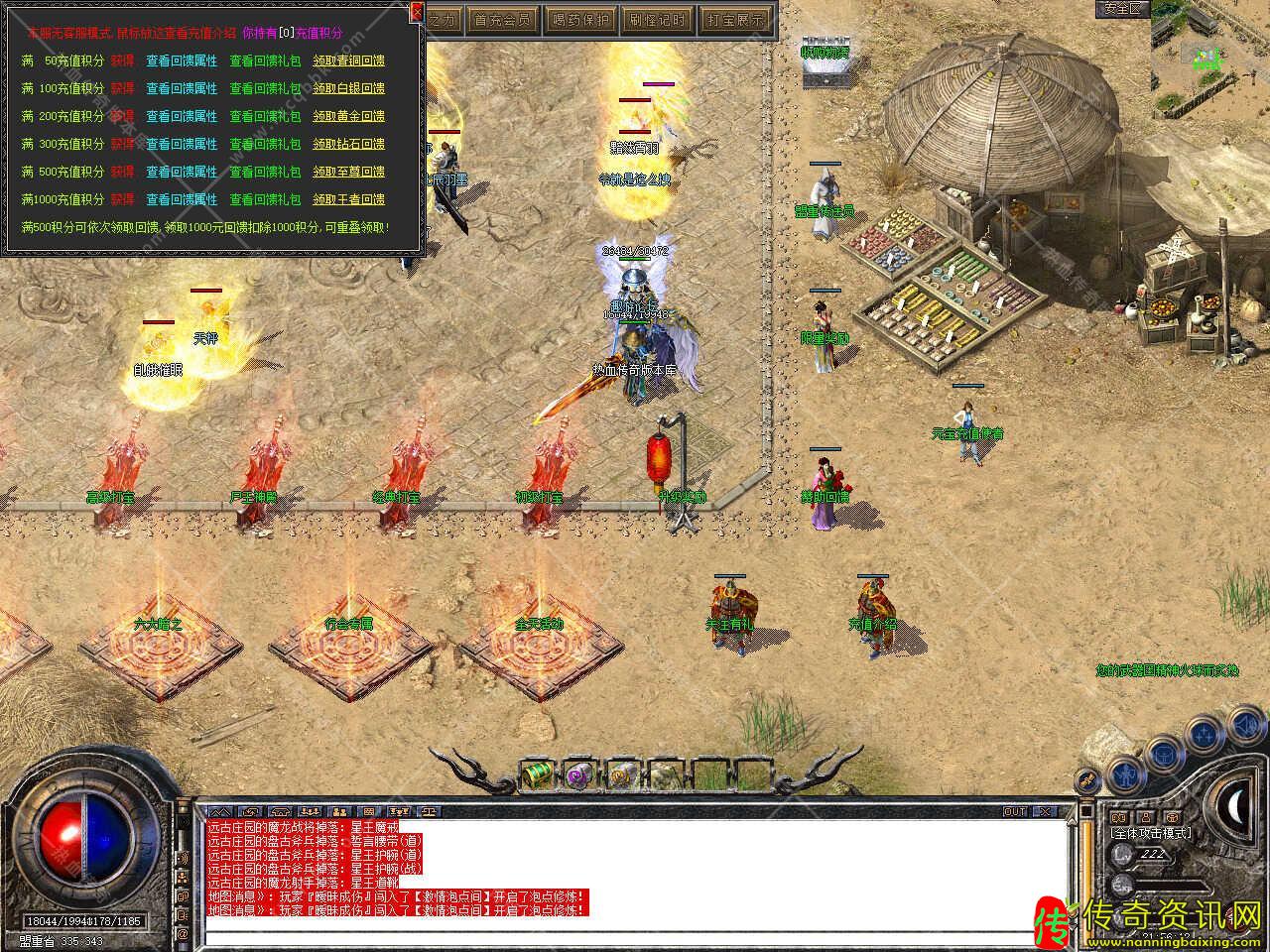Claim the 领取王者回馈 king reward
Image resolution: width=1270 pixels, height=952 pixels.
(x=348, y=199)
